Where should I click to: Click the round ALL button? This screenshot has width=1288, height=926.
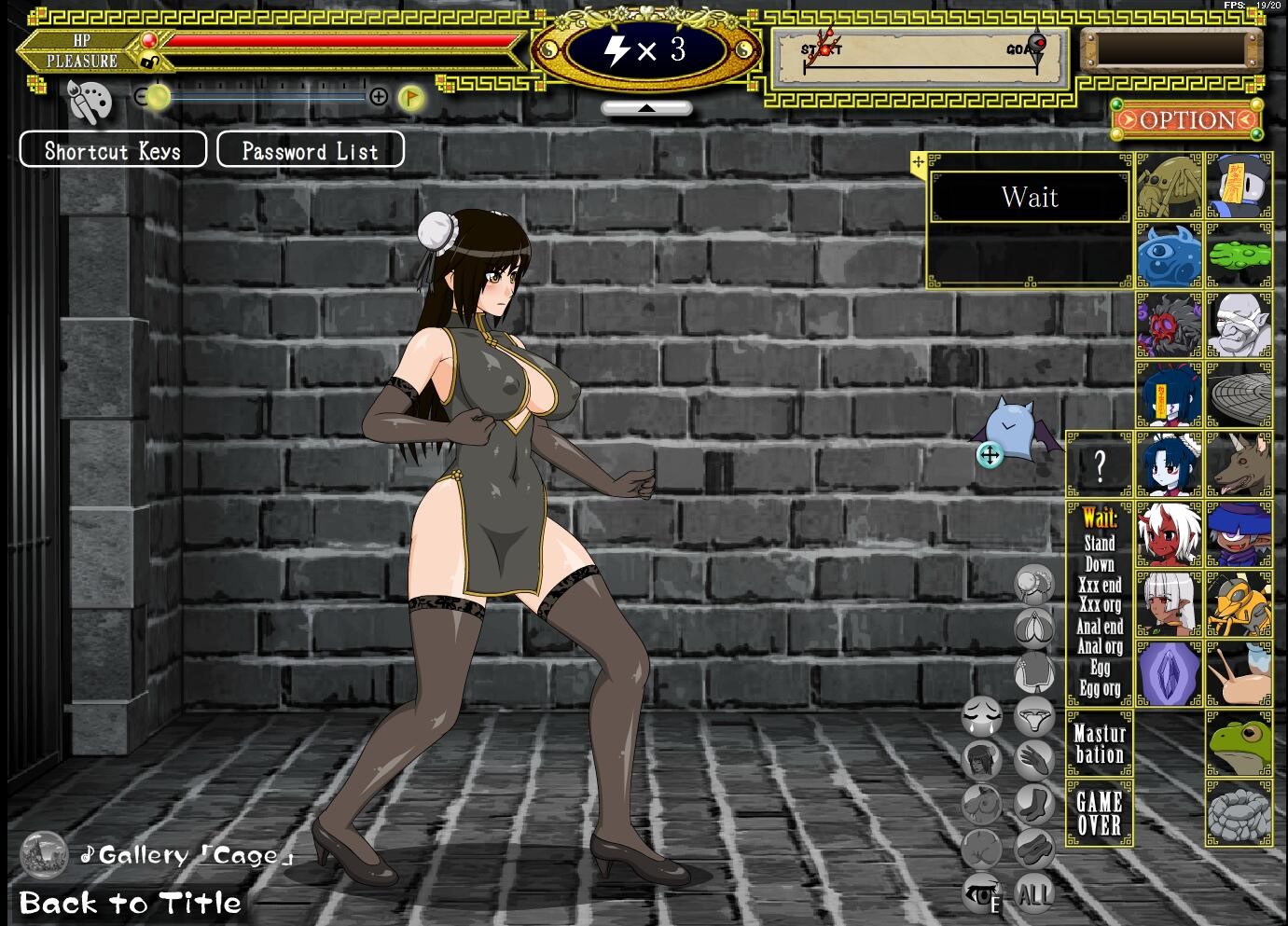click(1033, 894)
